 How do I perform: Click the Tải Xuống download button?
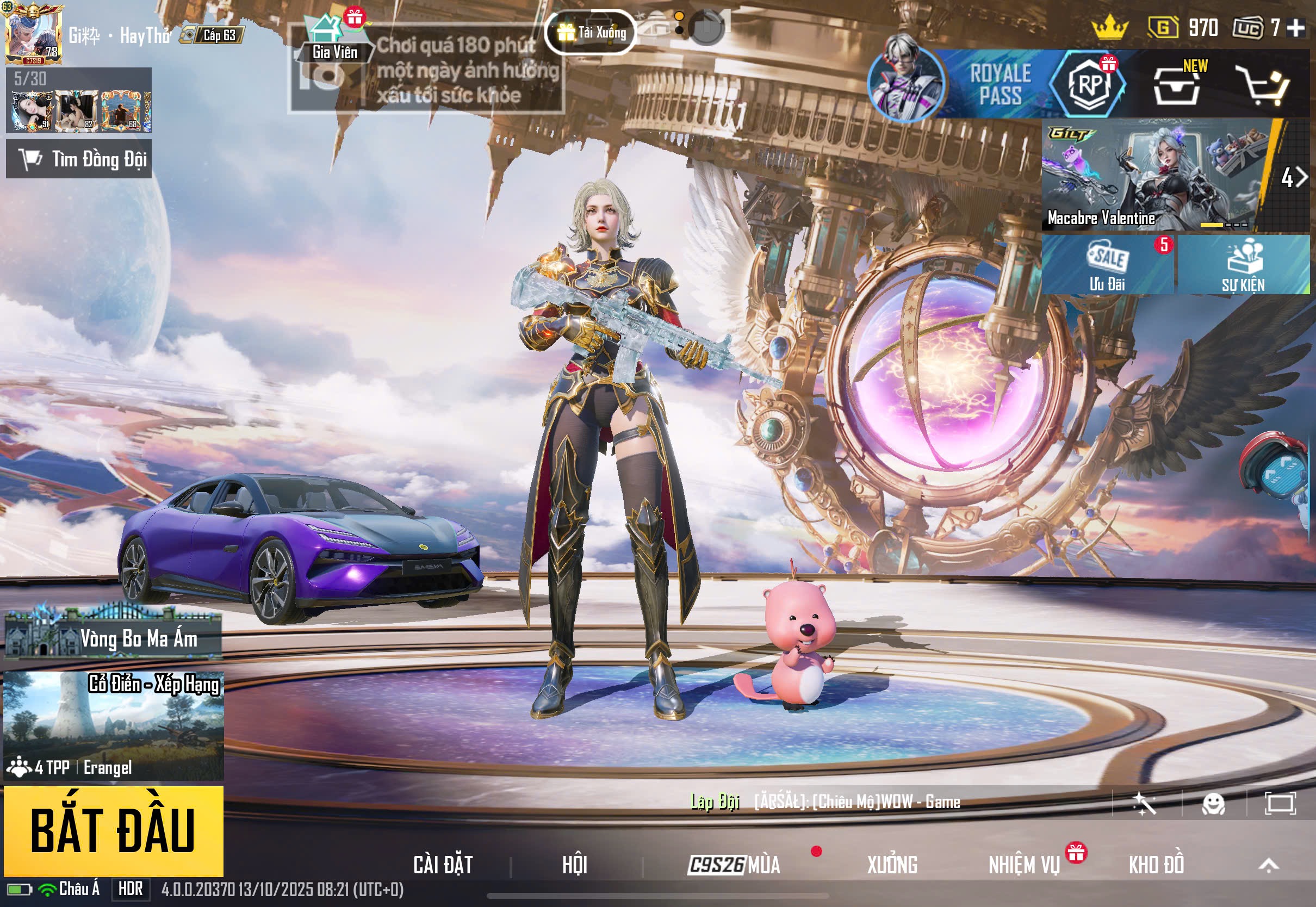point(591,33)
